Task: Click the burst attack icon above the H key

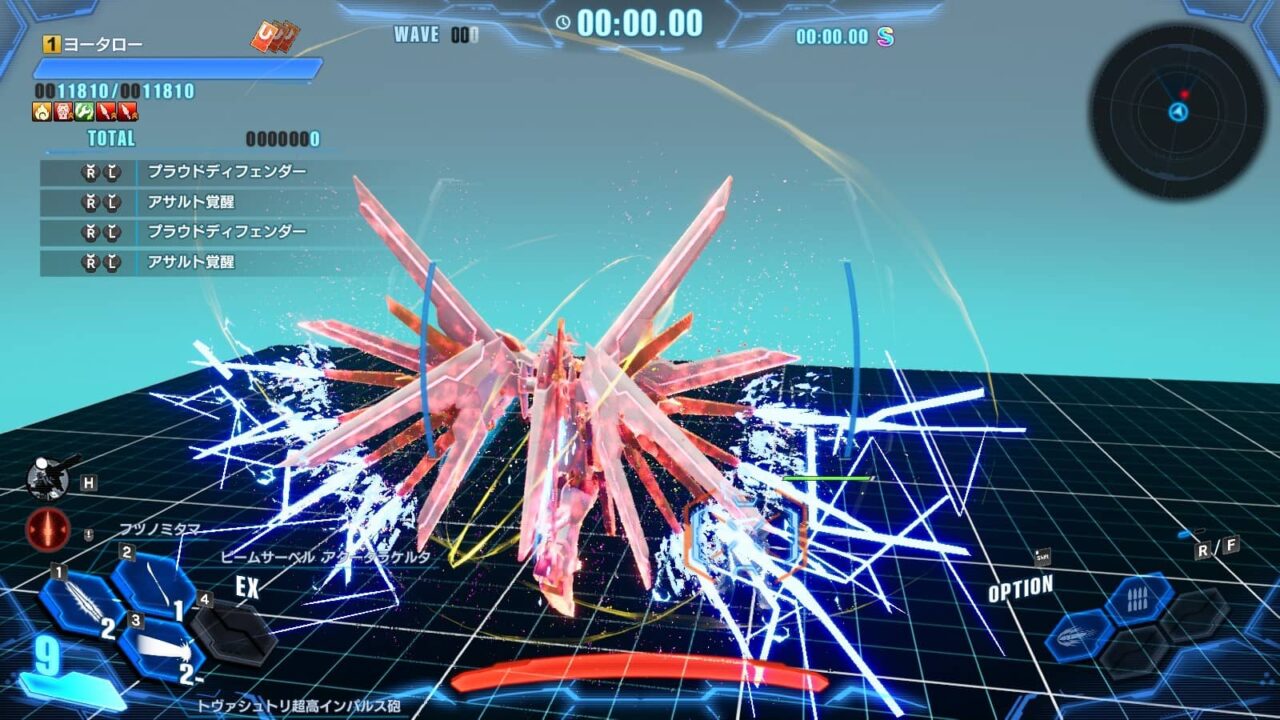Action: point(48,477)
